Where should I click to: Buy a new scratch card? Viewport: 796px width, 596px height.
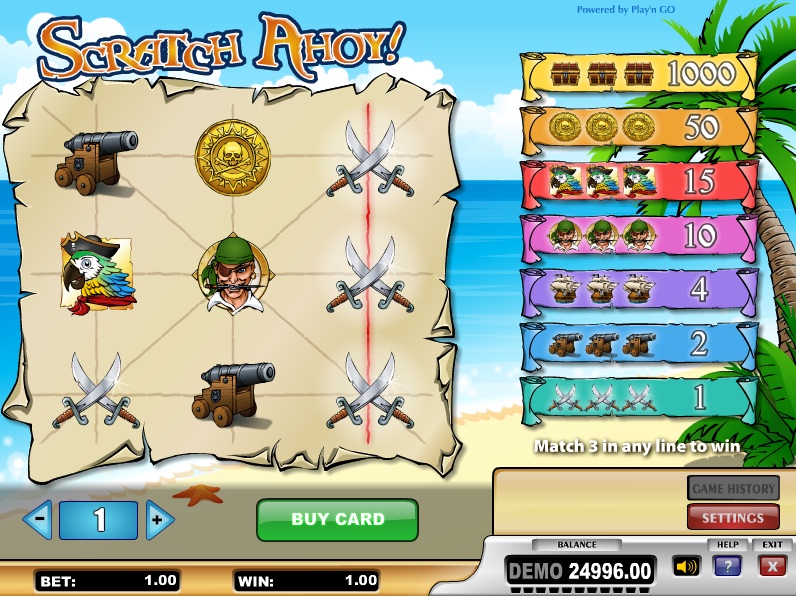(x=337, y=520)
